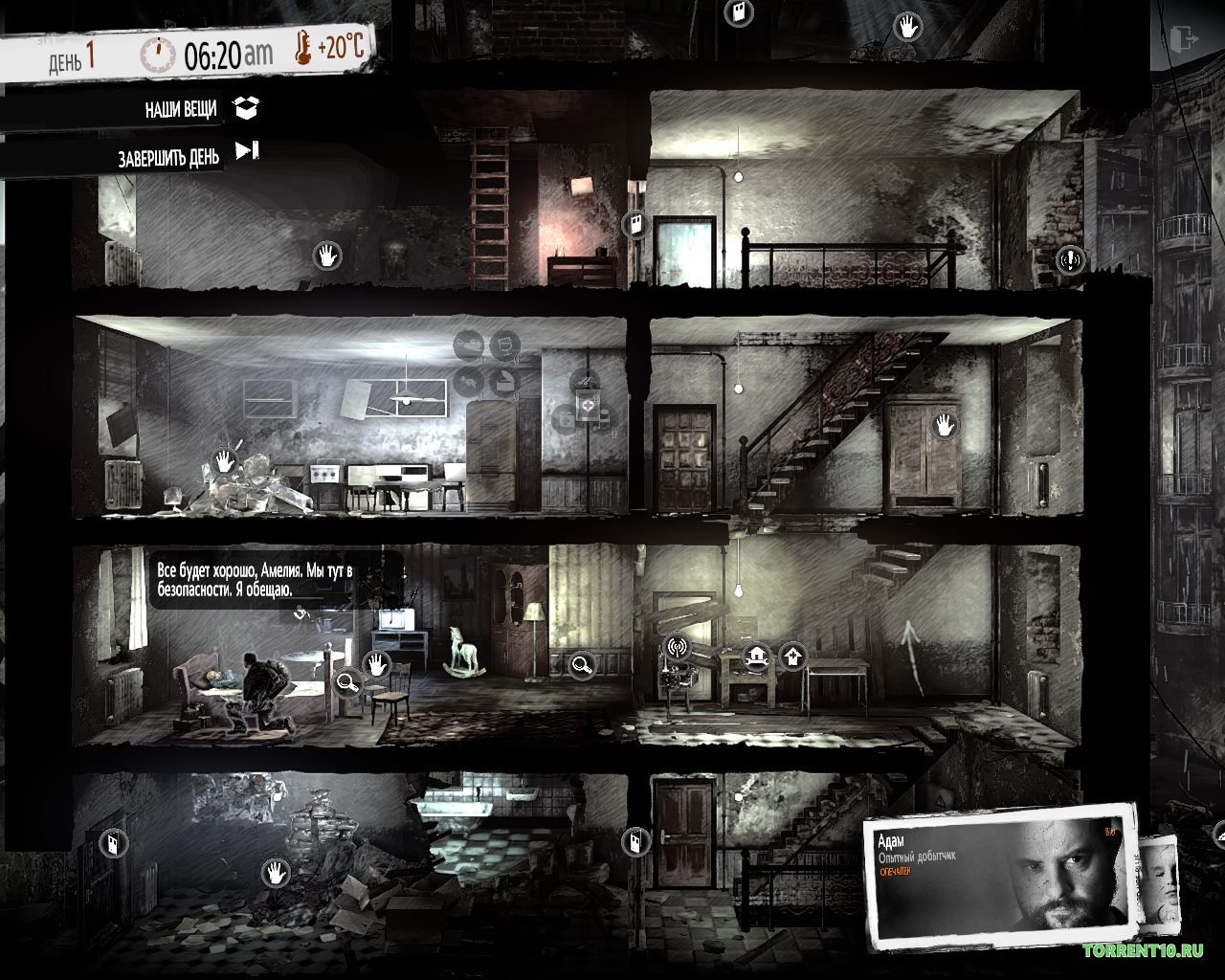
Task: Clear the kitchen rubble with hand icon
Action: [x=225, y=459]
